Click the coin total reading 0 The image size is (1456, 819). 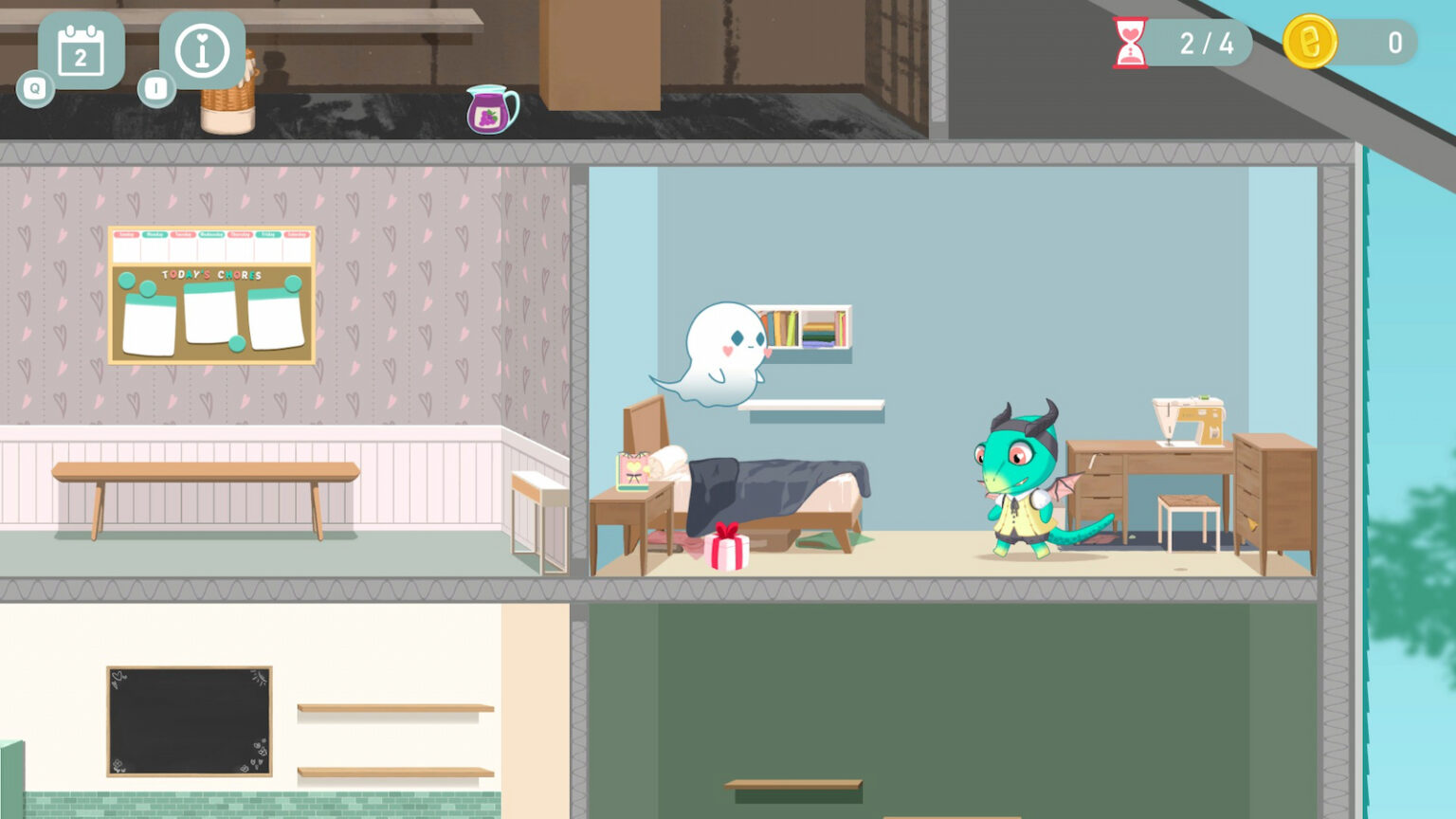(1392, 40)
